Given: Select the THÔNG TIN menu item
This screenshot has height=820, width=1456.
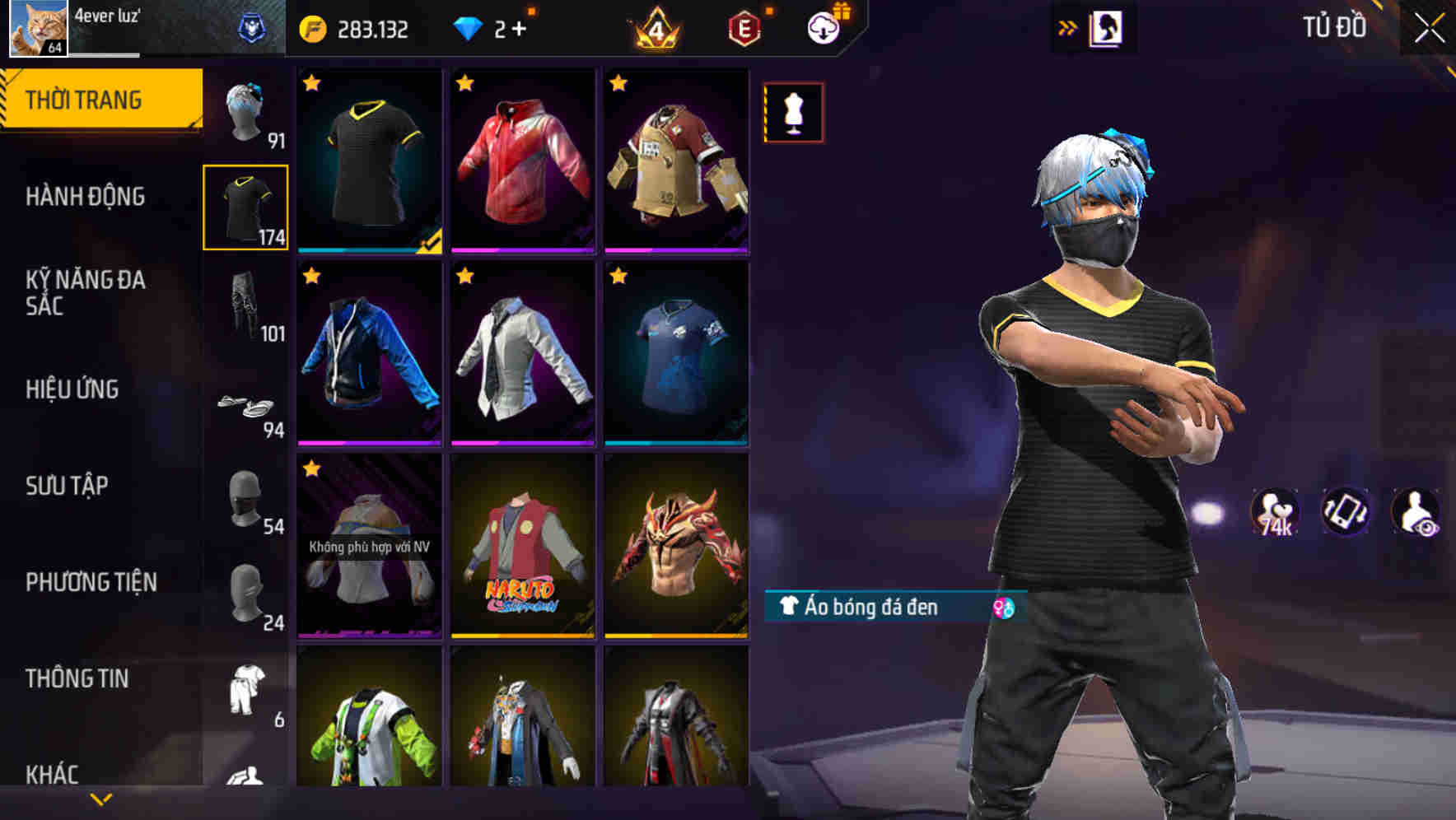Looking at the screenshot, I should [76, 678].
